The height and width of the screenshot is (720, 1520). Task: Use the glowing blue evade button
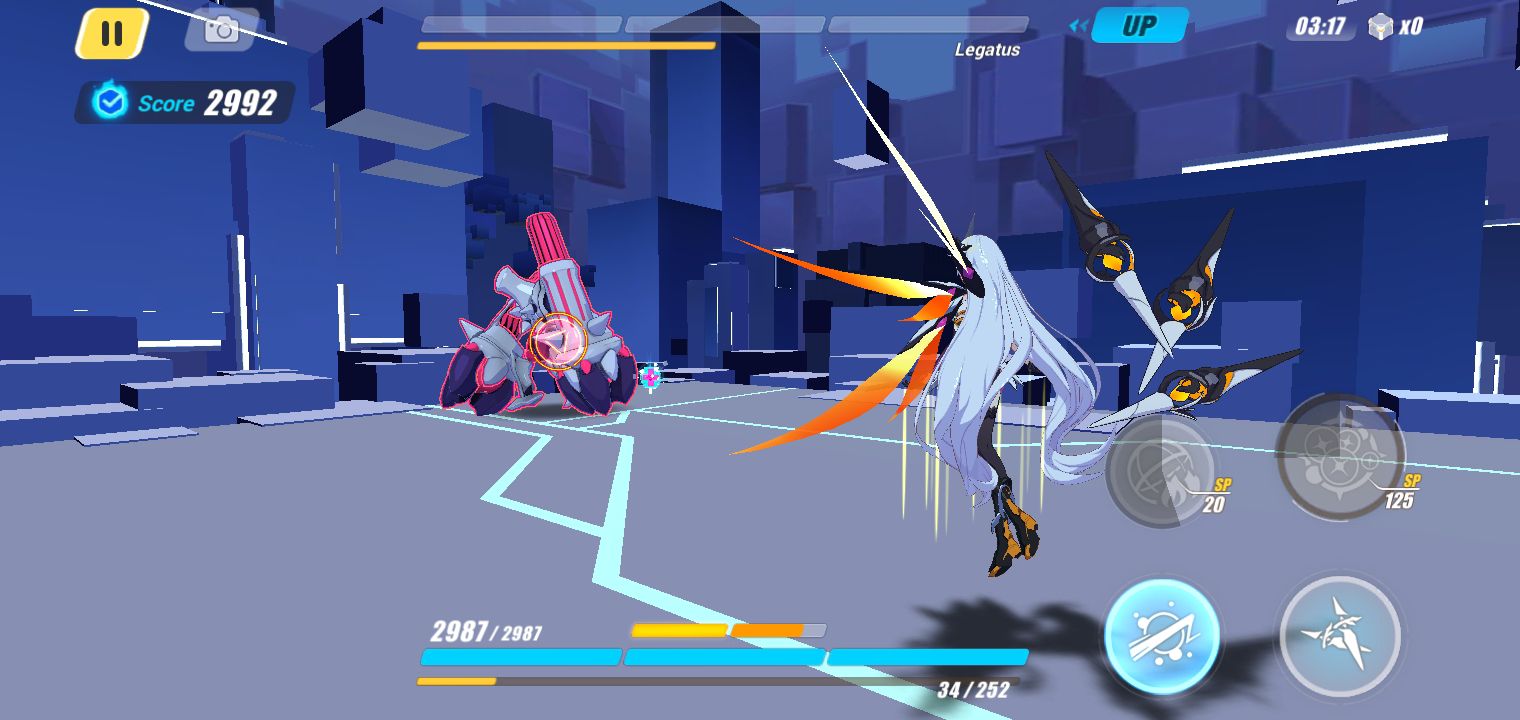[x=1162, y=637]
